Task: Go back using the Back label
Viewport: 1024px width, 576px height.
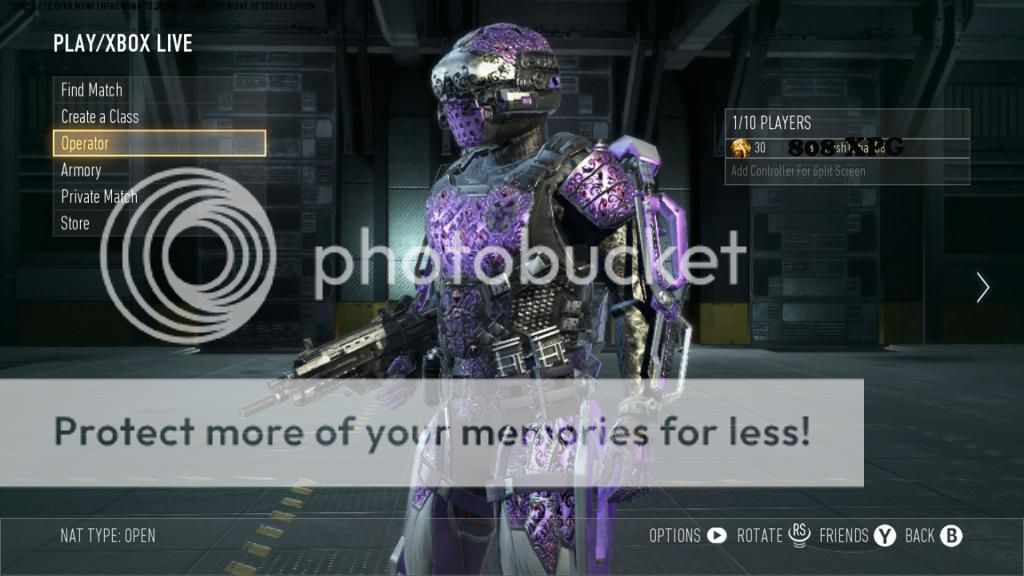Action: (919, 536)
